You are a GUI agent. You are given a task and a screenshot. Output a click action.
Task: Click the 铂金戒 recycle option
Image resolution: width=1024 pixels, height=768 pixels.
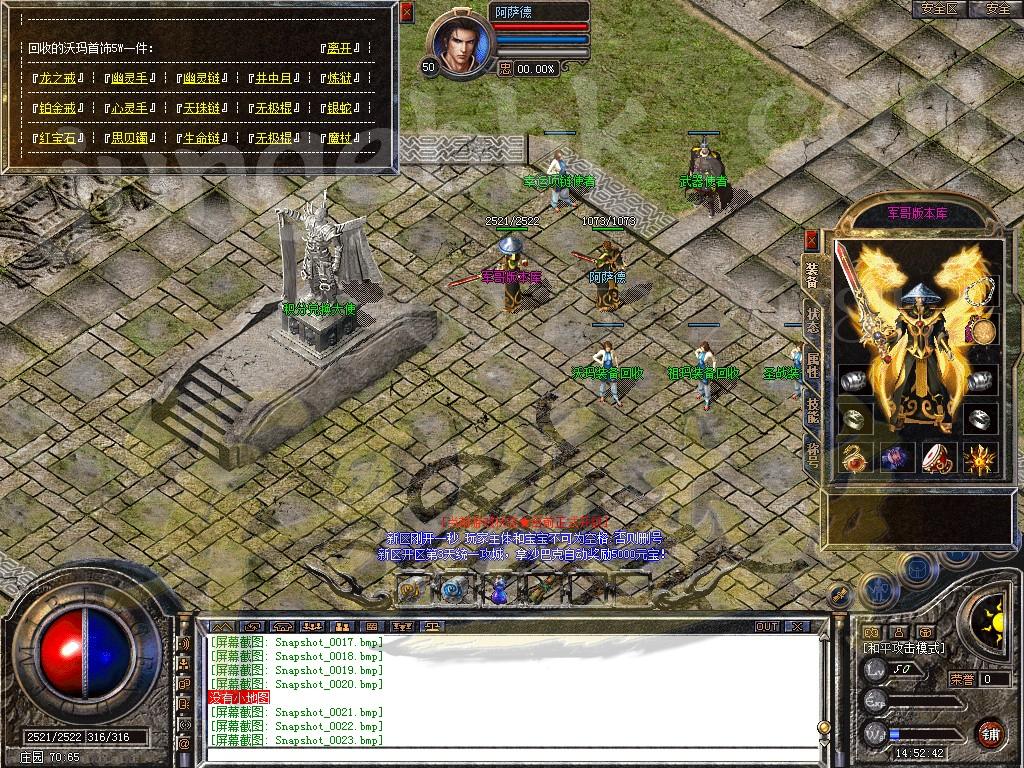(59, 108)
